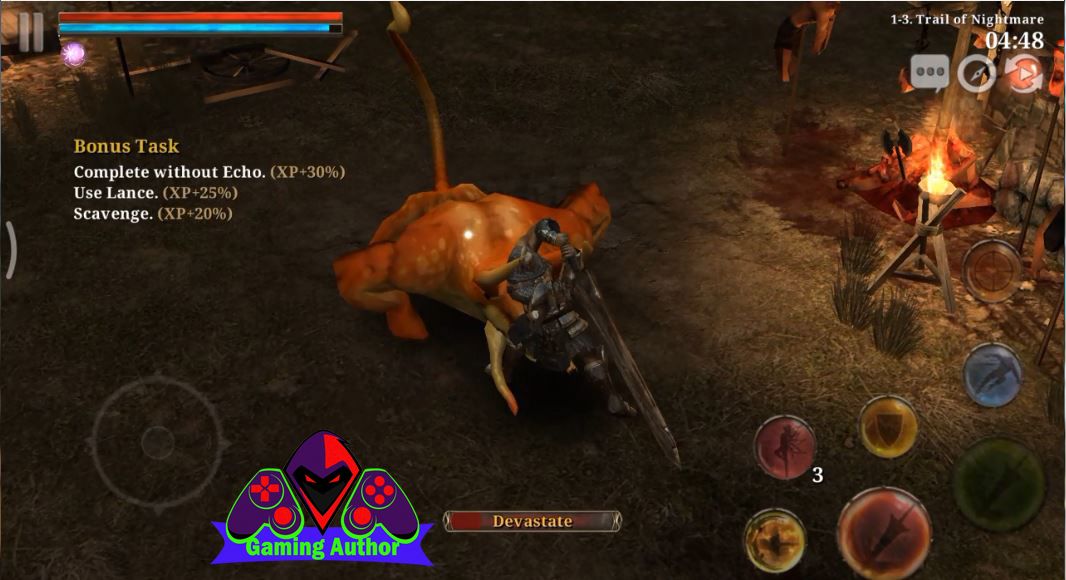The image size is (1066, 580).
Task: Tap the purple buff orb icon
Action: tap(73, 54)
